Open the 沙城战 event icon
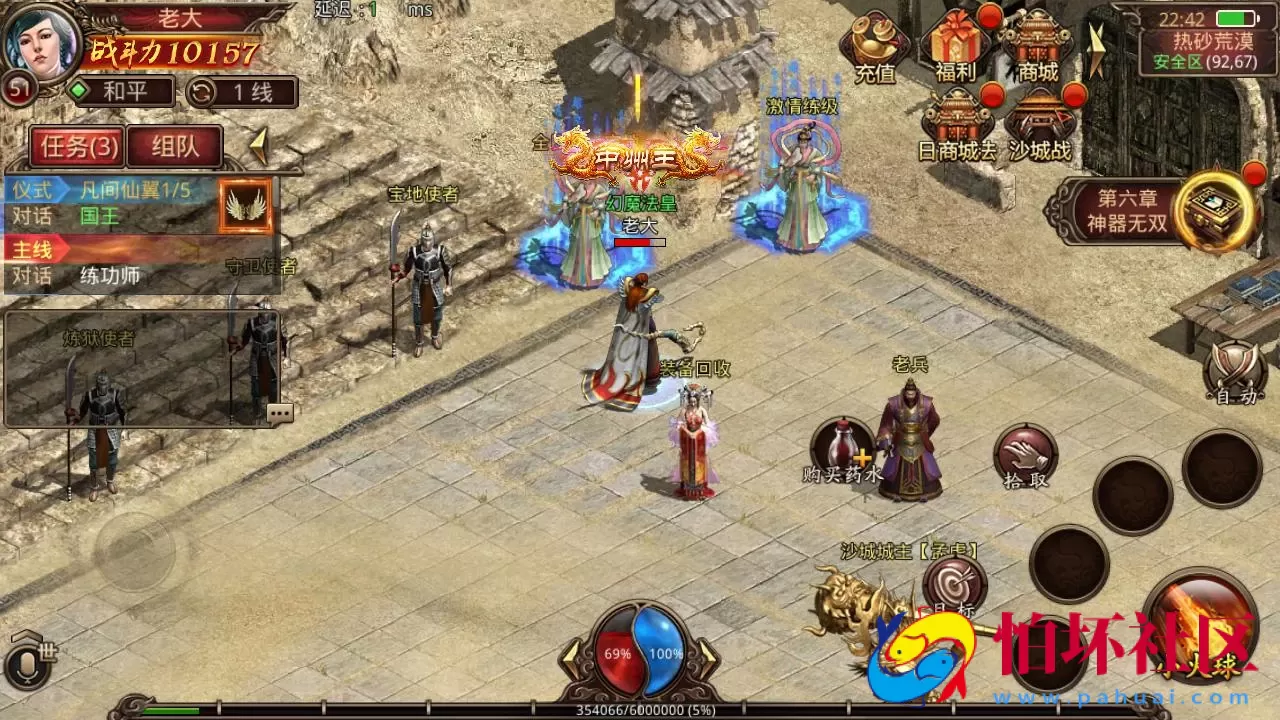This screenshot has width=1280, height=720. pyautogui.click(x=1039, y=125)
